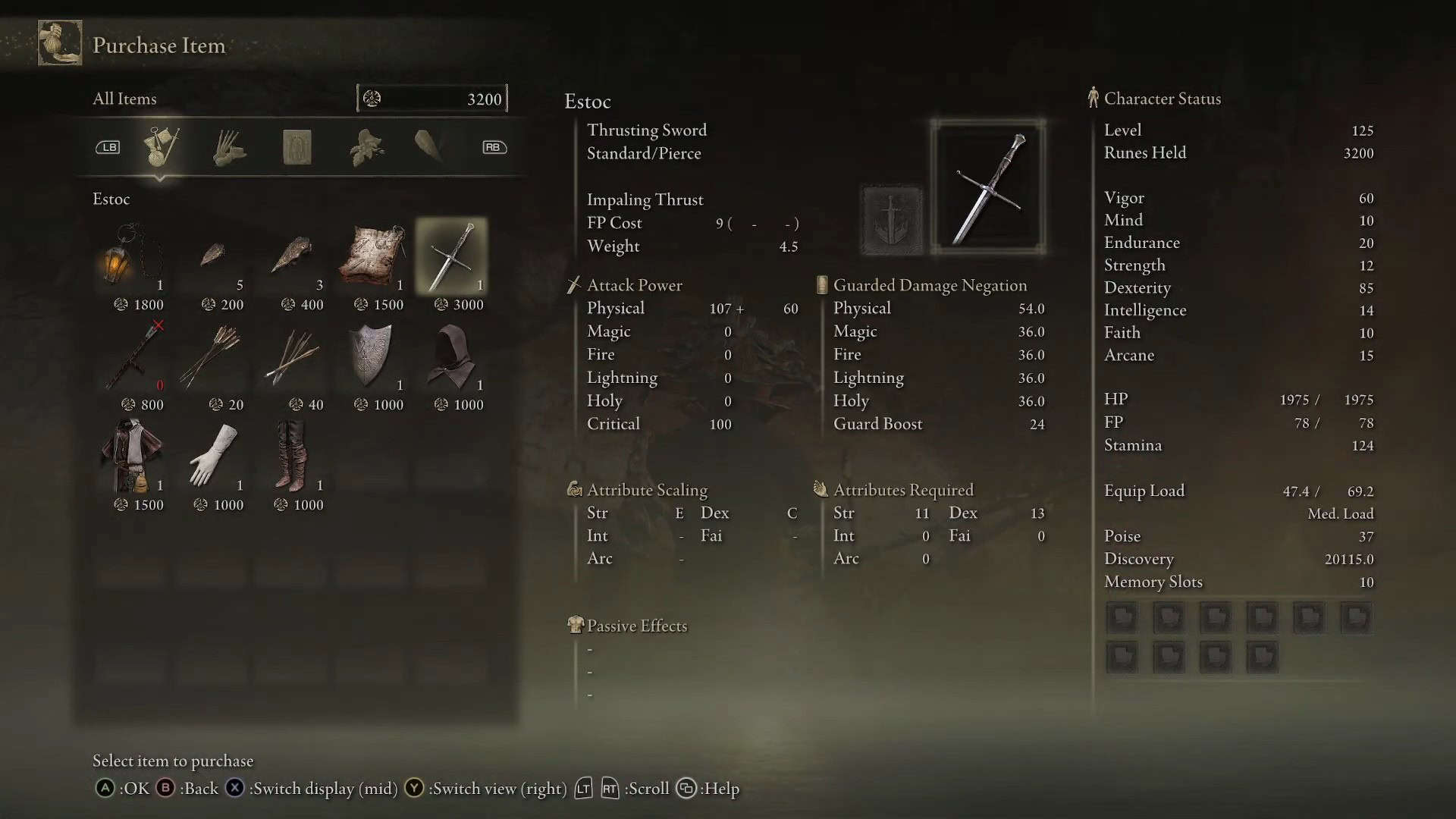This screenshot has width=1456, height=819.
Task: Click the Impaling Thrust skill icon
Action: 893,221
